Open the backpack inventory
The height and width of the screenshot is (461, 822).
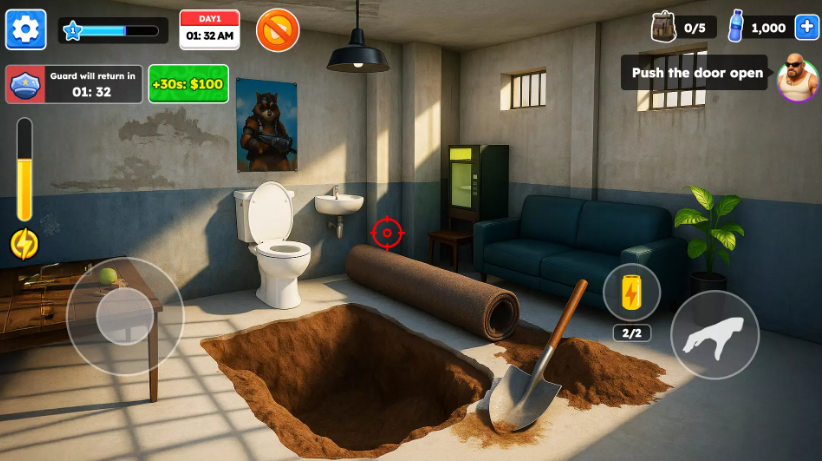click(x=663, y=27)
